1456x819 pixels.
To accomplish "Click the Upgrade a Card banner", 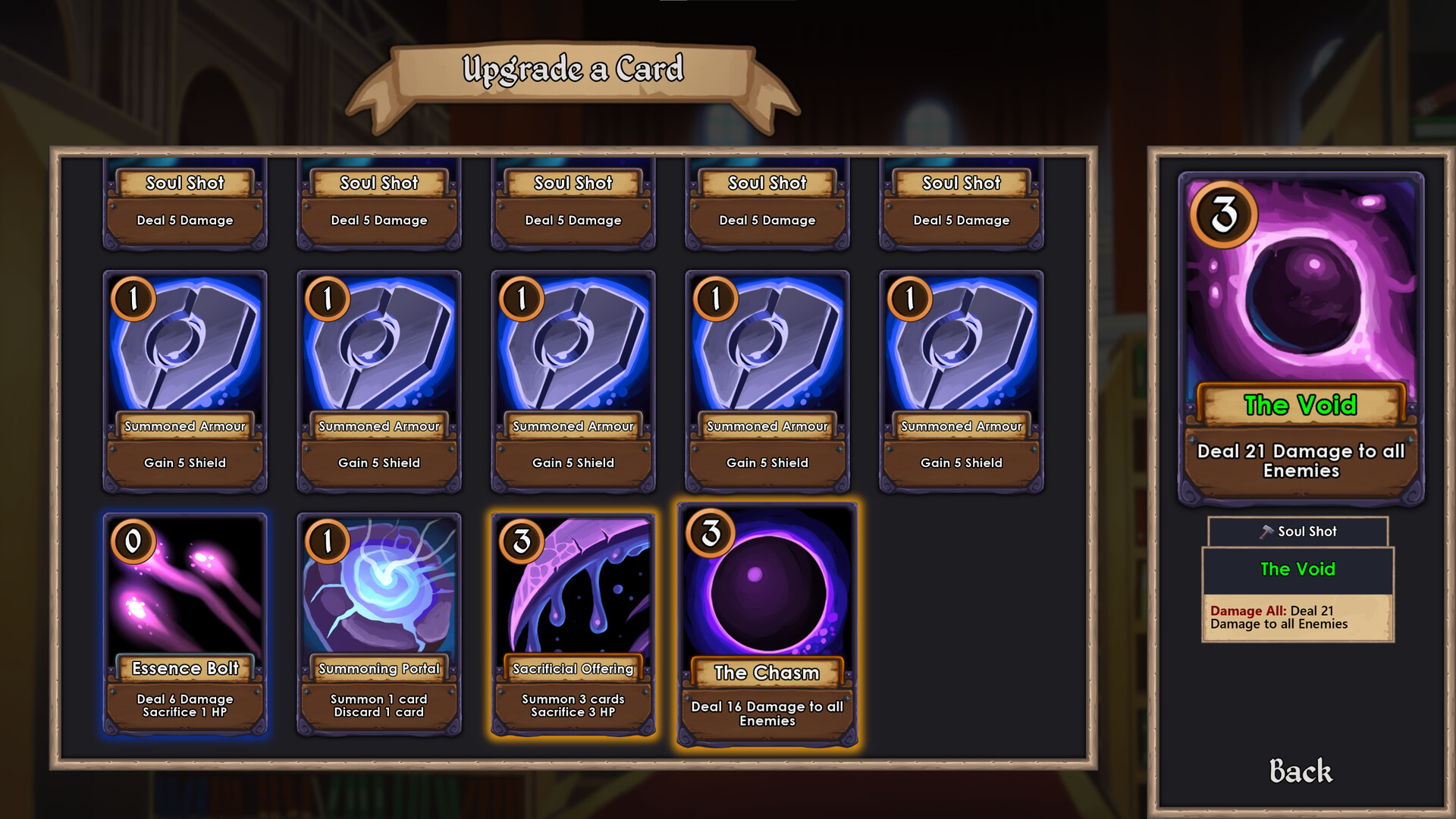I will tap(574, 69).
